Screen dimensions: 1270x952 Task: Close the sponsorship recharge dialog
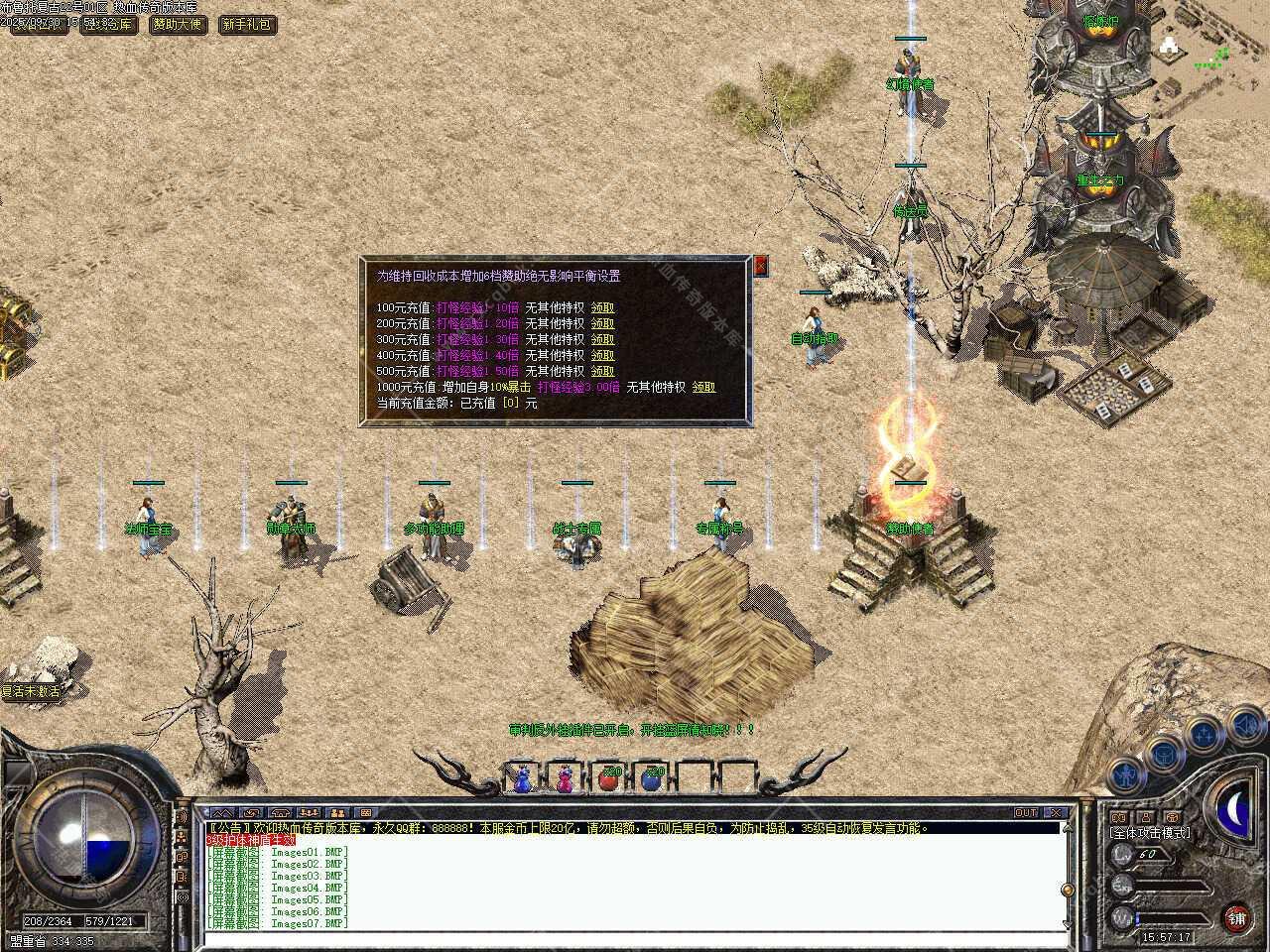tap(761, 266)
